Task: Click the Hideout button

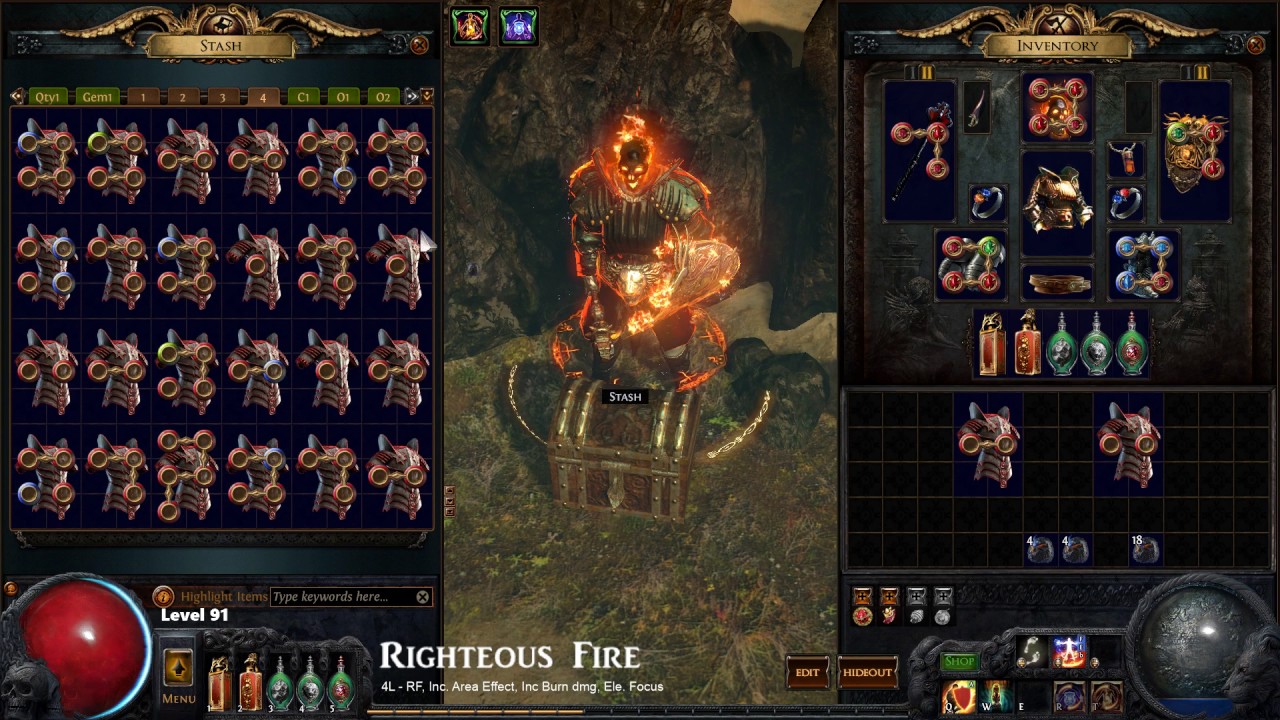Action: click(x=867, y=672)
